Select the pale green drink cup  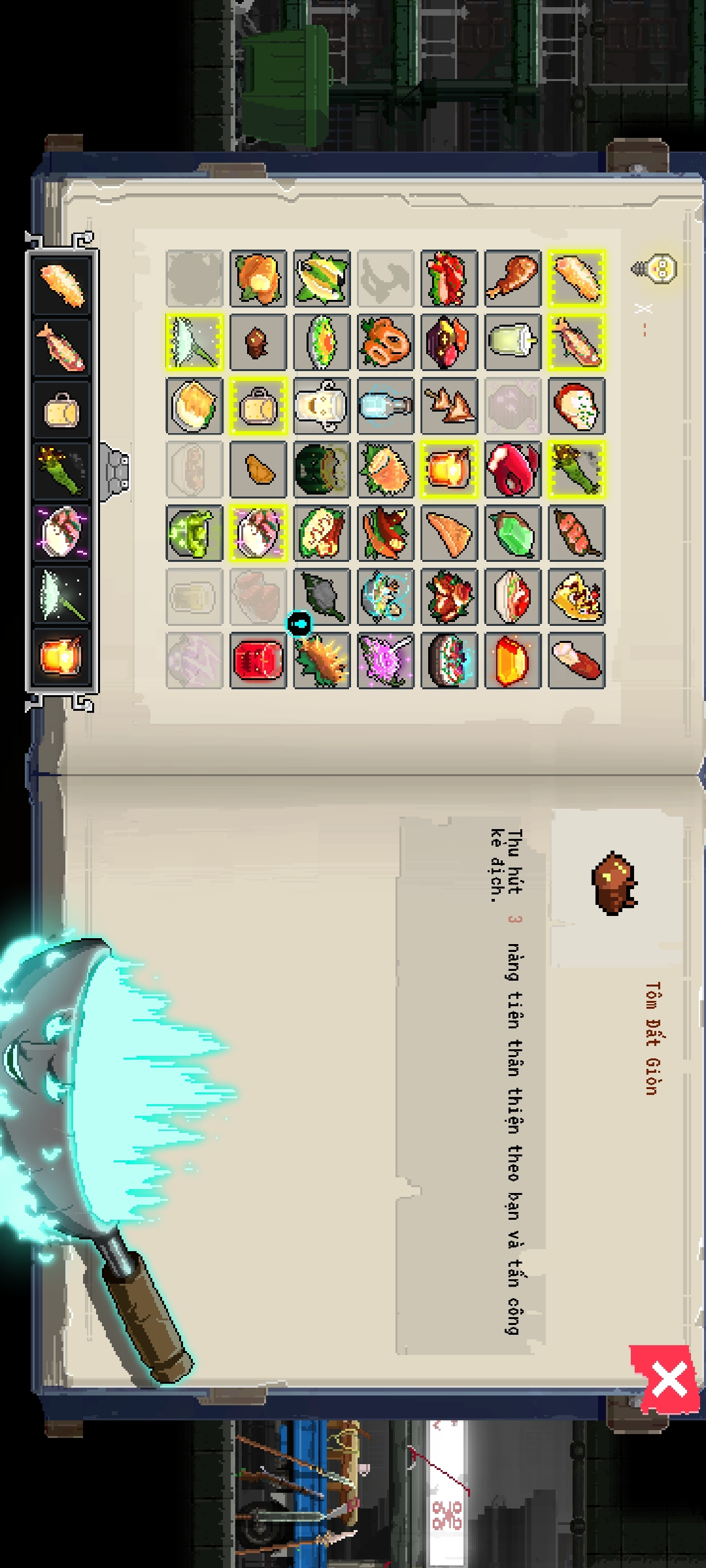pos(513,342)
